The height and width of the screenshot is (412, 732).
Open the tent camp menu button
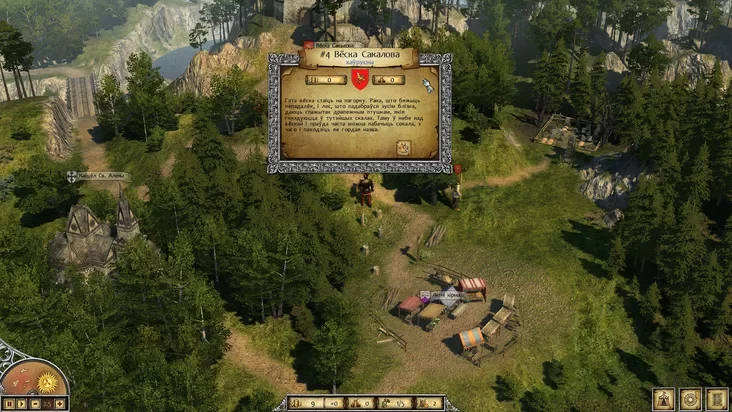(663, 398)
